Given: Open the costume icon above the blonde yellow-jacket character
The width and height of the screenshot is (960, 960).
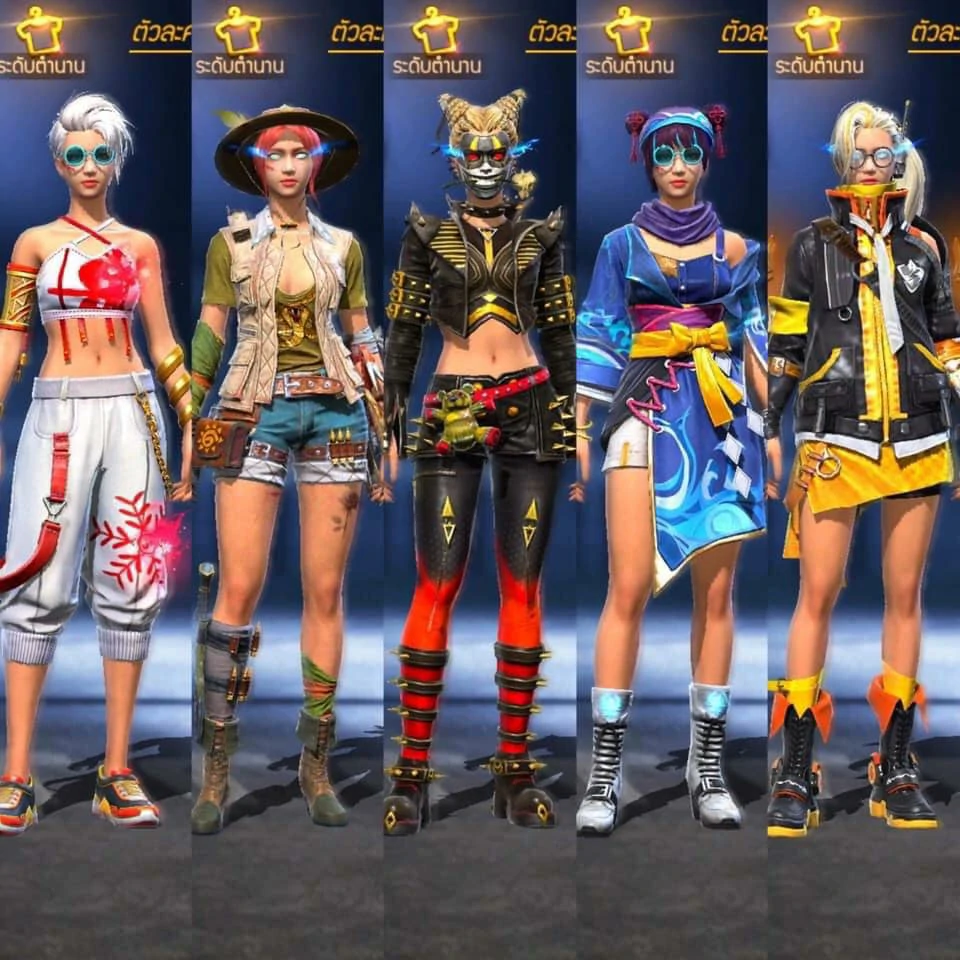Looking at the screenshot, I should (818, 30).
